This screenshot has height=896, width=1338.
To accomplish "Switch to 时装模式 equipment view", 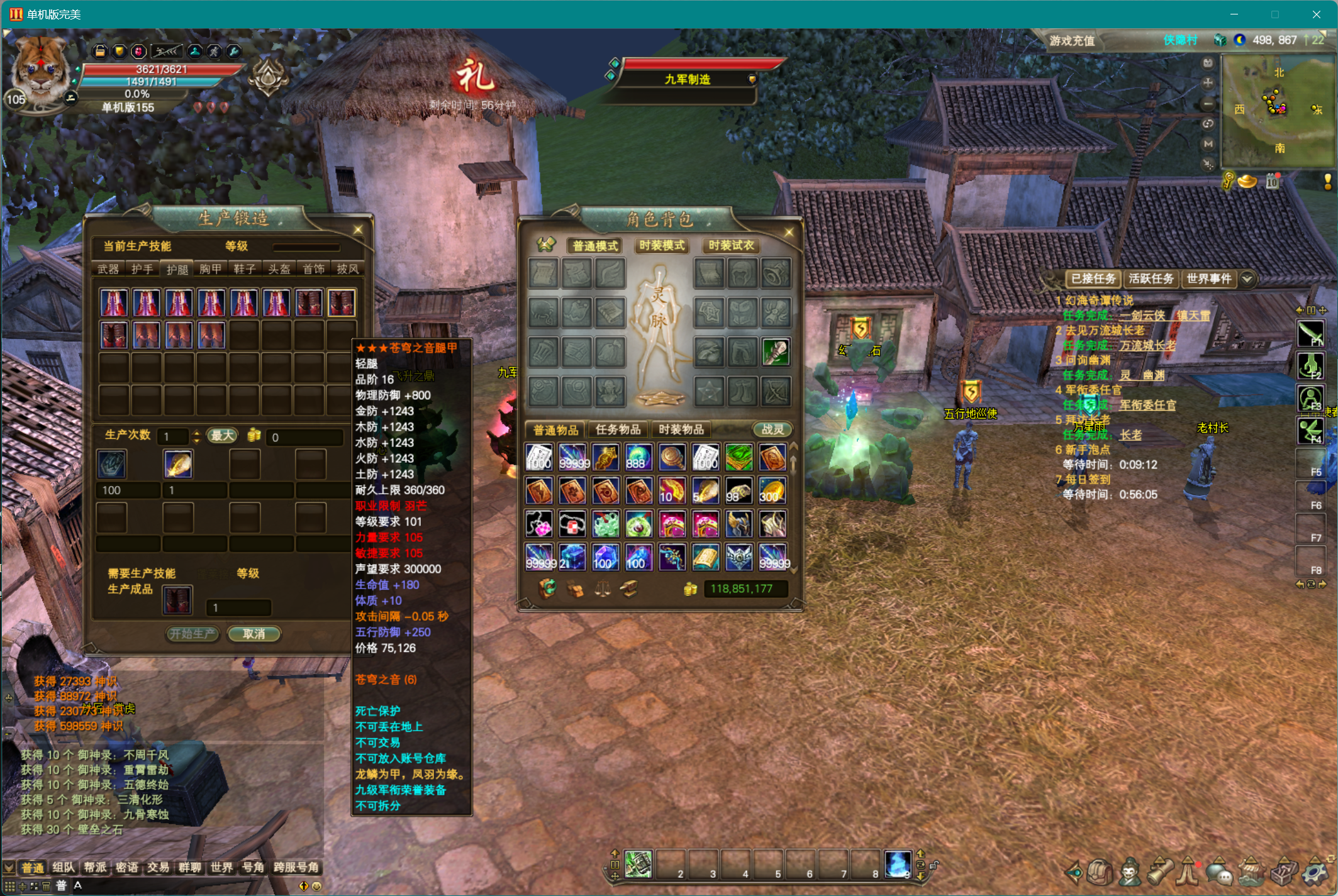I will 662,245.
